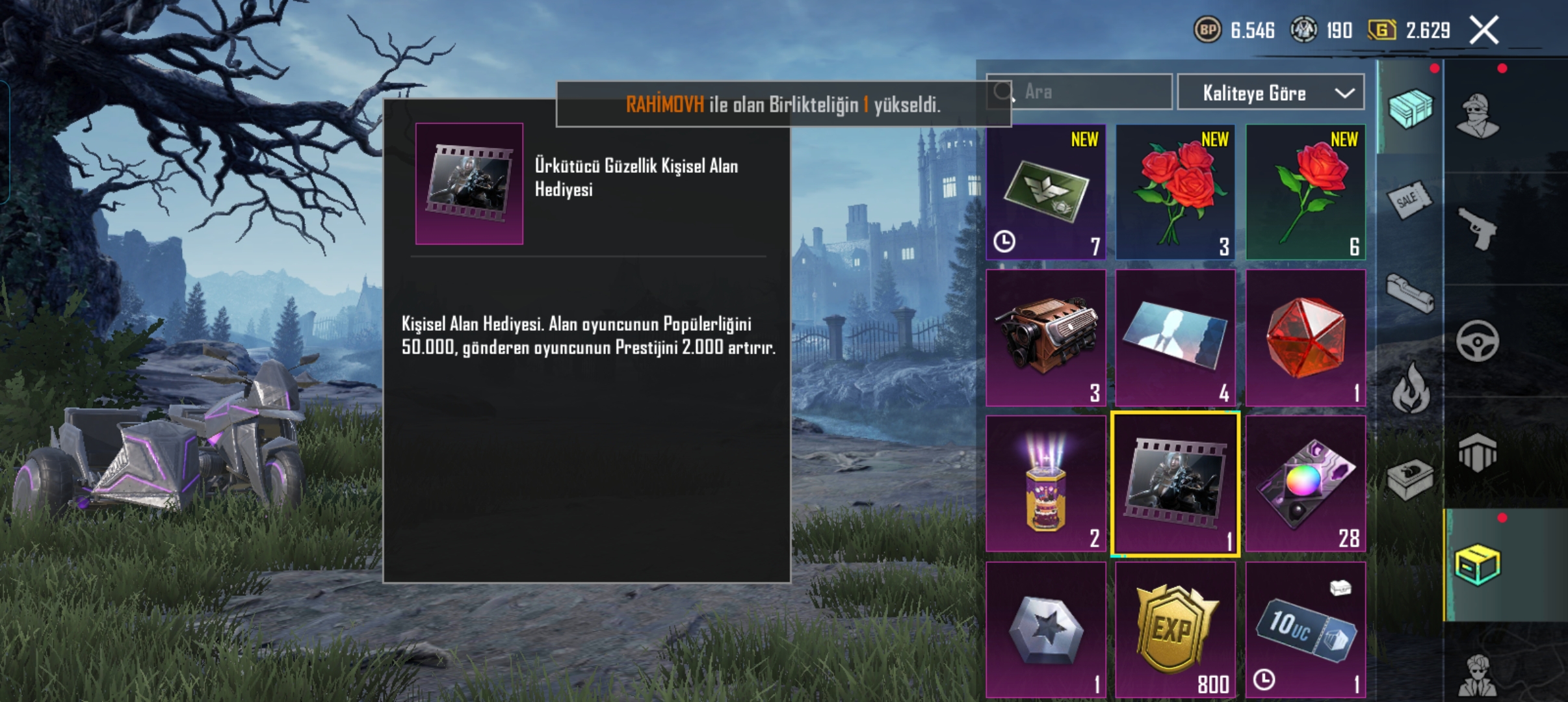Viewport: 1568px width, 702px height.
Task: Select the single red rose item
Action: click(1305, 192)
